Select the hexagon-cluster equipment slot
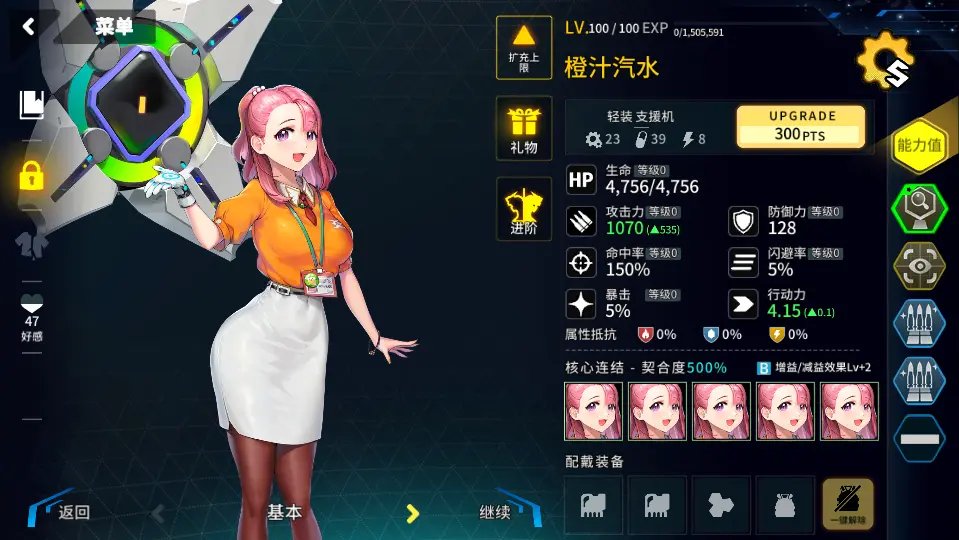The height and width of the screenshot is (540, 959). [721, 504]
